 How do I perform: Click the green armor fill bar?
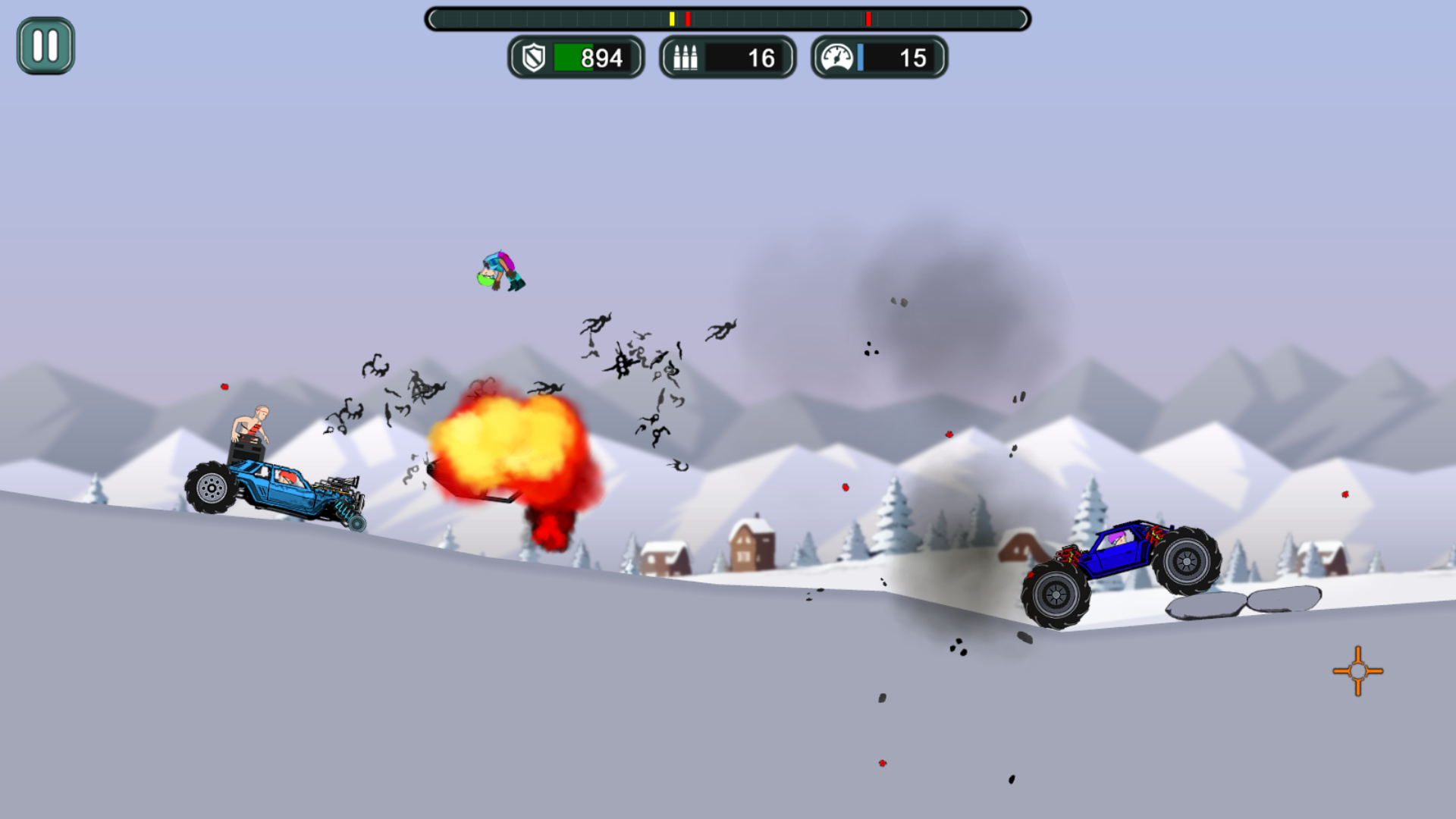[573, 57]
